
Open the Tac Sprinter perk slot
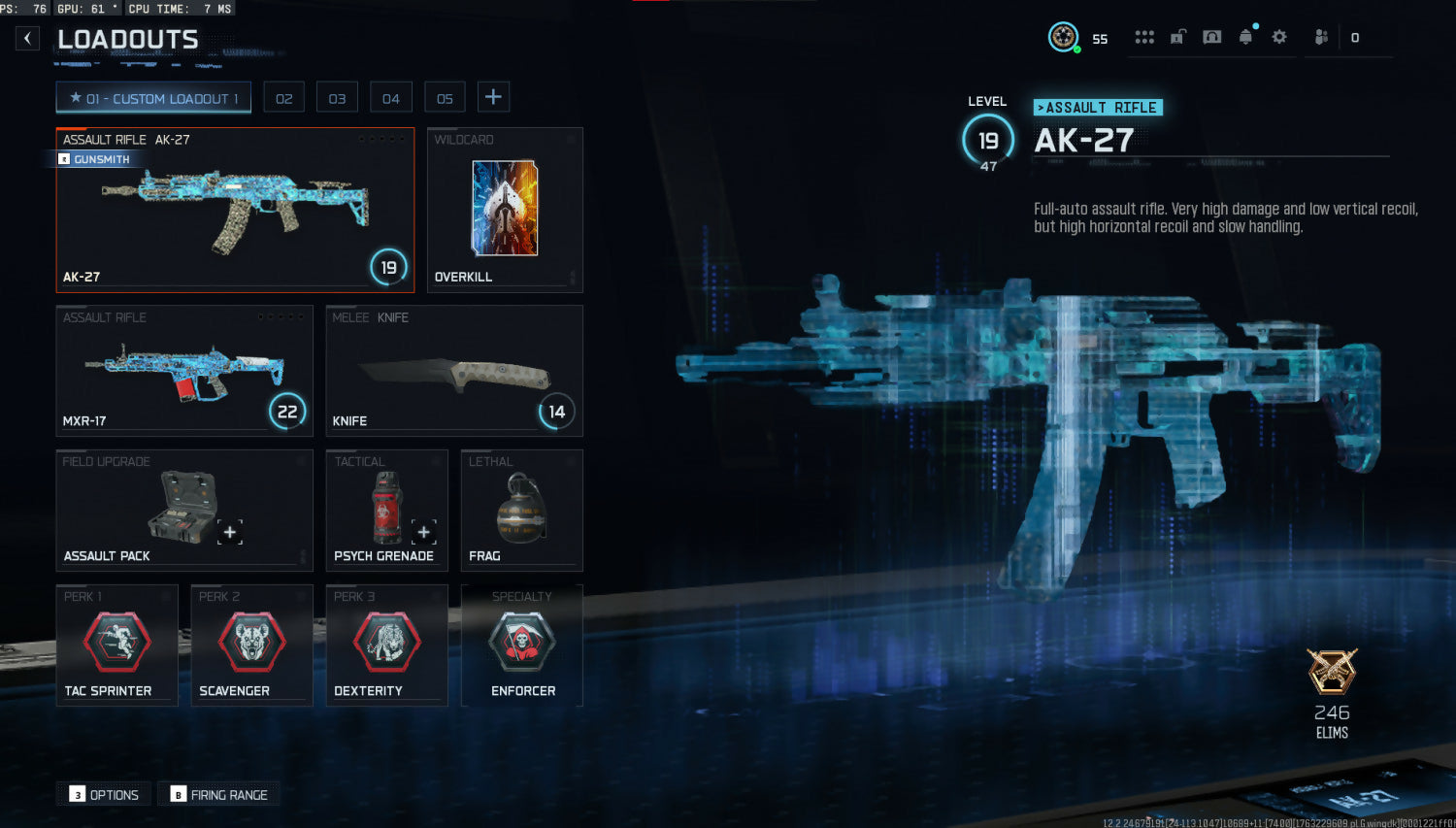116,645
